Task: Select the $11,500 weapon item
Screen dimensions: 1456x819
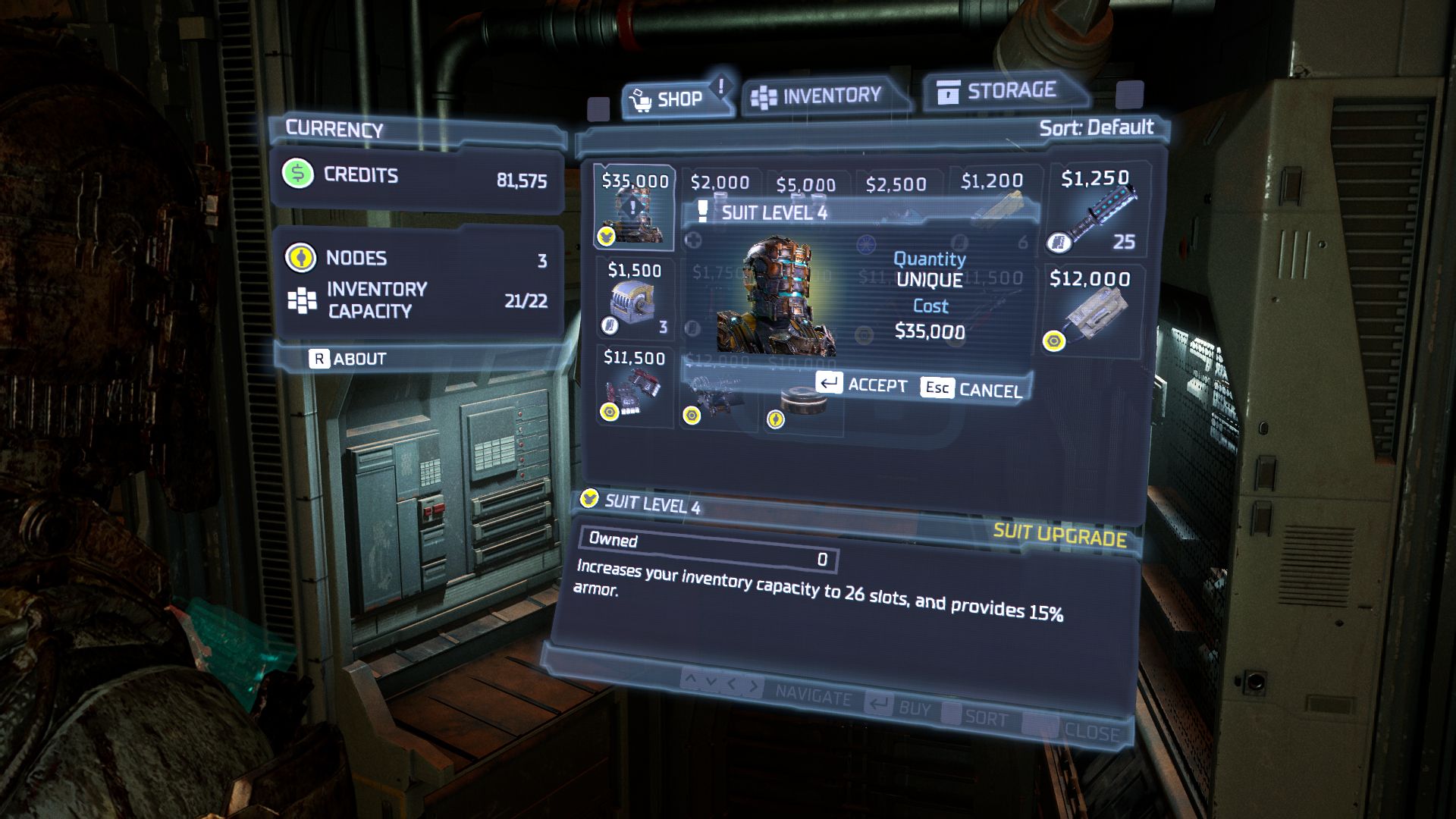Action: tap(634, 385)
